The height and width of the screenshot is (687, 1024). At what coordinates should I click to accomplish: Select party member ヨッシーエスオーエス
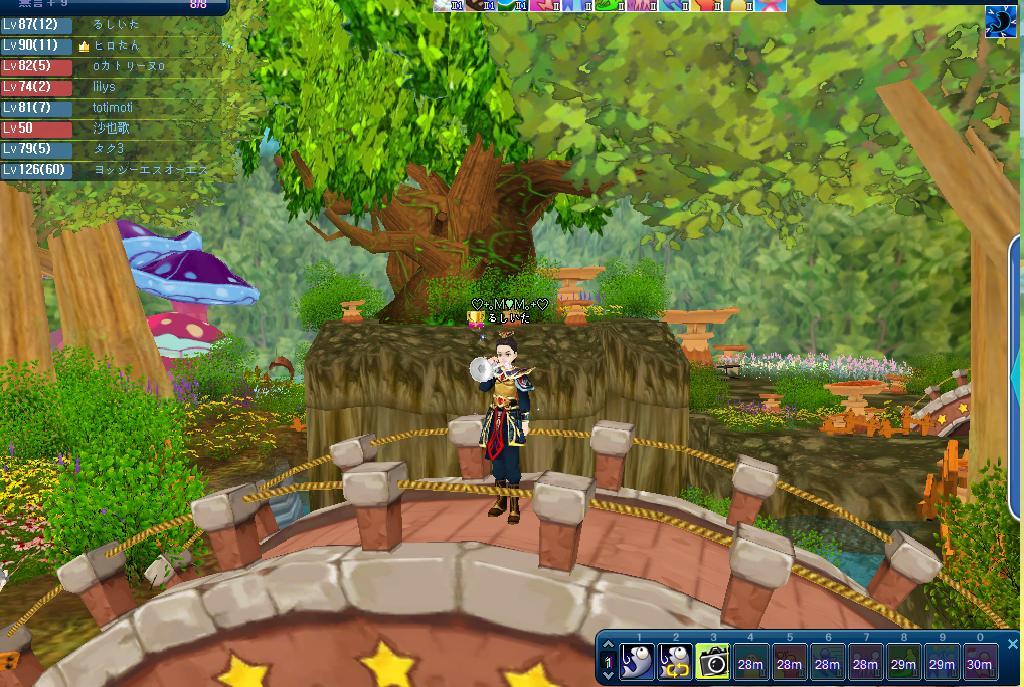pos(150,170)
